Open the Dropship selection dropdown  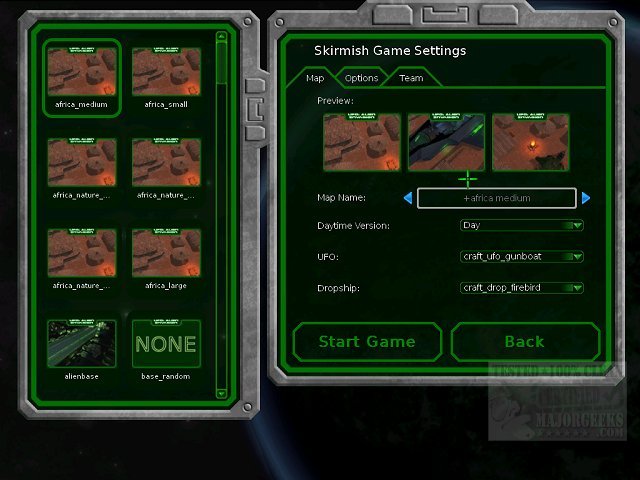[521, 288]
